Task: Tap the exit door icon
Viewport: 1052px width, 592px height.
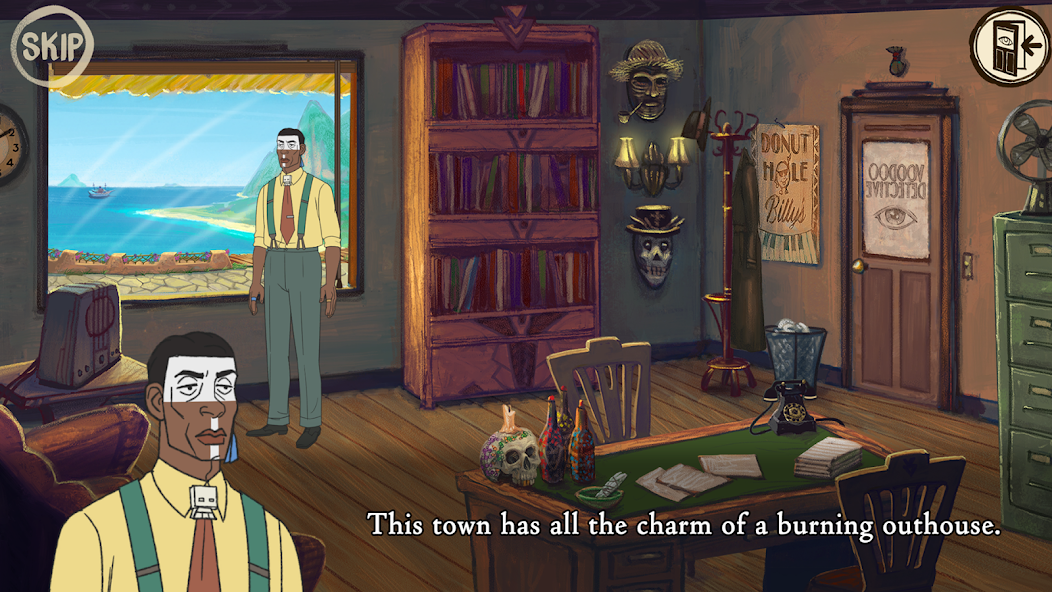Action: (x=1008, y=46)
